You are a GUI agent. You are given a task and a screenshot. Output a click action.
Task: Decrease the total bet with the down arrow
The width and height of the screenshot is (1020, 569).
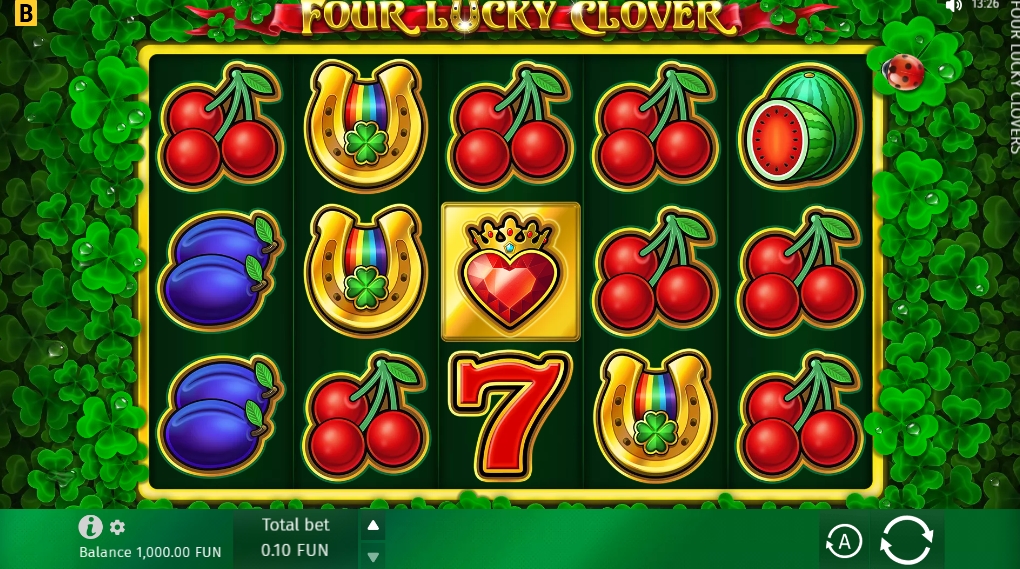(373, 557)
